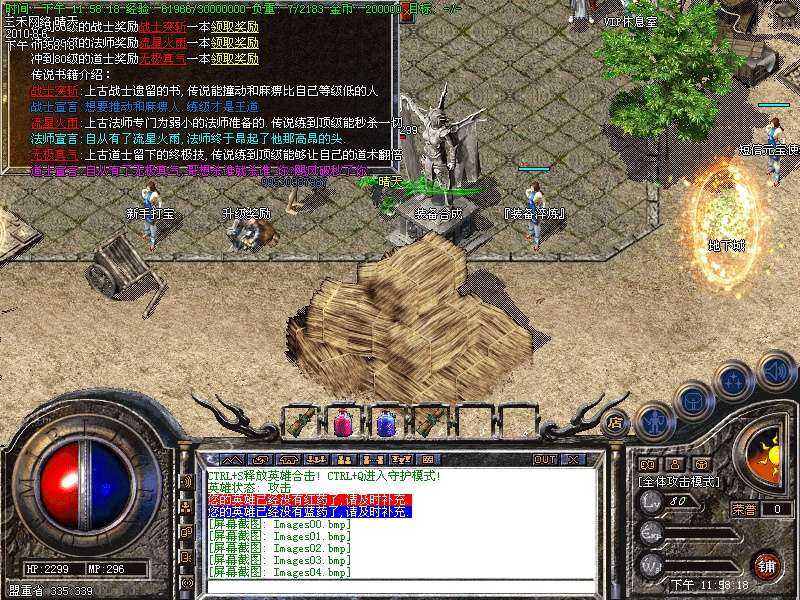Open the skills round button with stars
Image resolution: width=800 pixels, height=600 pixels.
[734, 380]
